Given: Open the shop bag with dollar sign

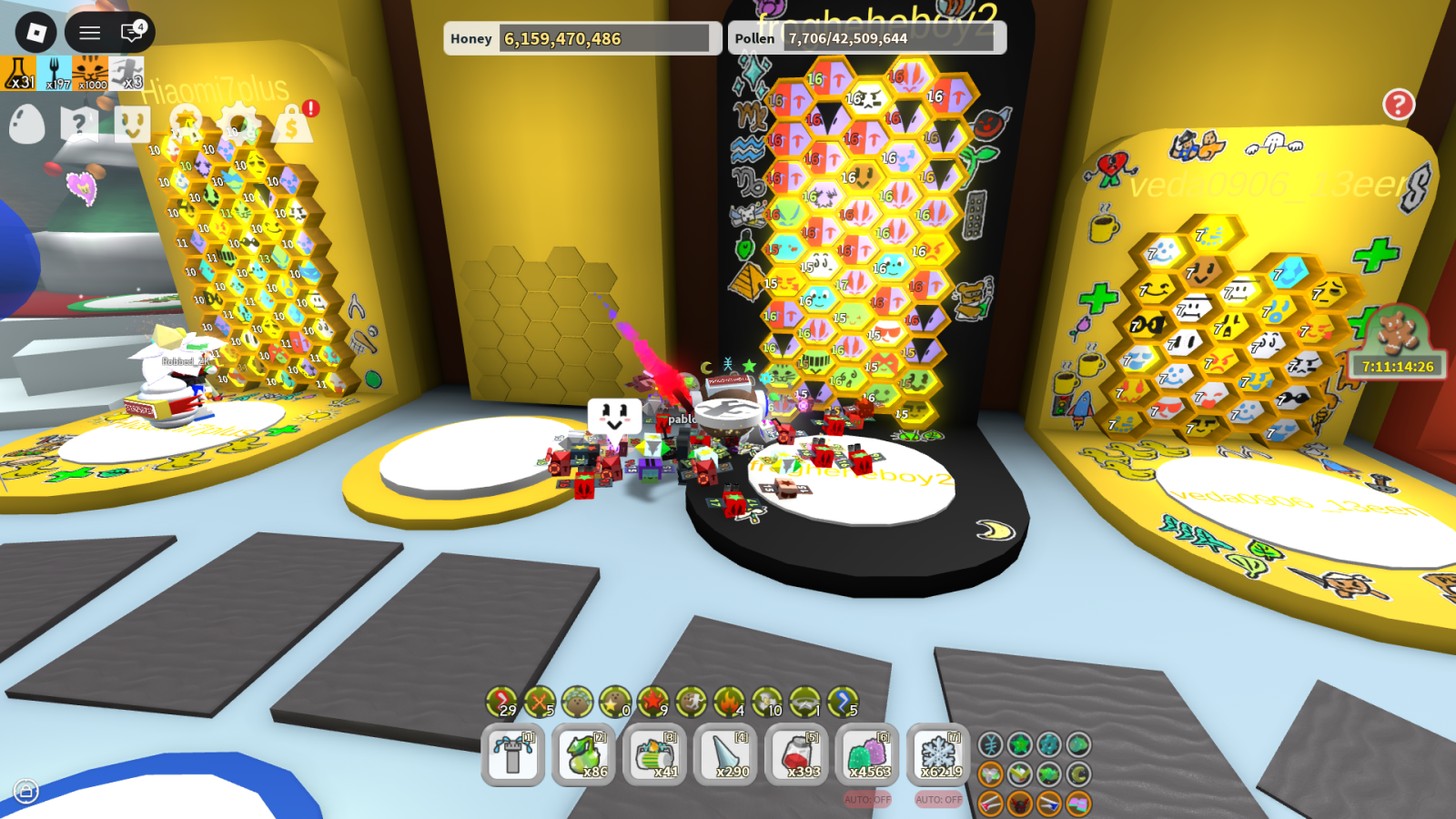Looking at the screenshot, I should 292,124.
